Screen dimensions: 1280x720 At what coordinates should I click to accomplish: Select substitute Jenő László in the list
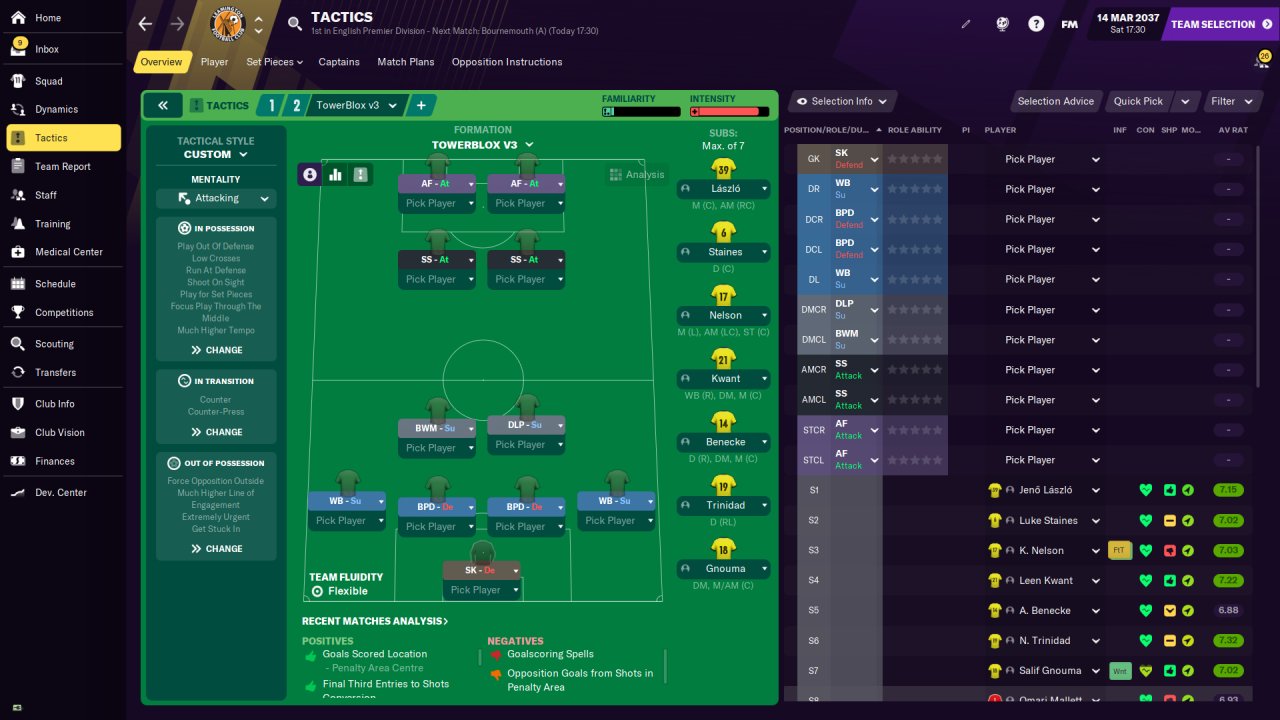(x=1044, y=490)
